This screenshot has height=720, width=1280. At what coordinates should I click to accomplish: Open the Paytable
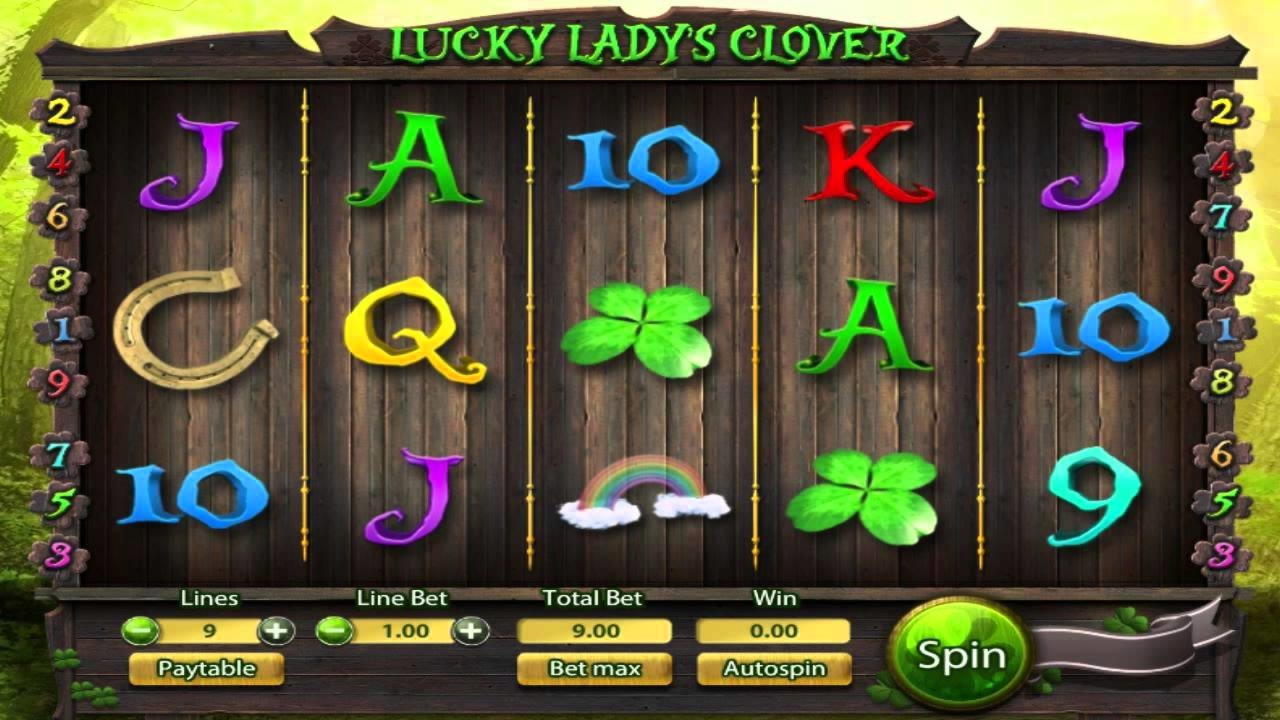click(206, 668)
